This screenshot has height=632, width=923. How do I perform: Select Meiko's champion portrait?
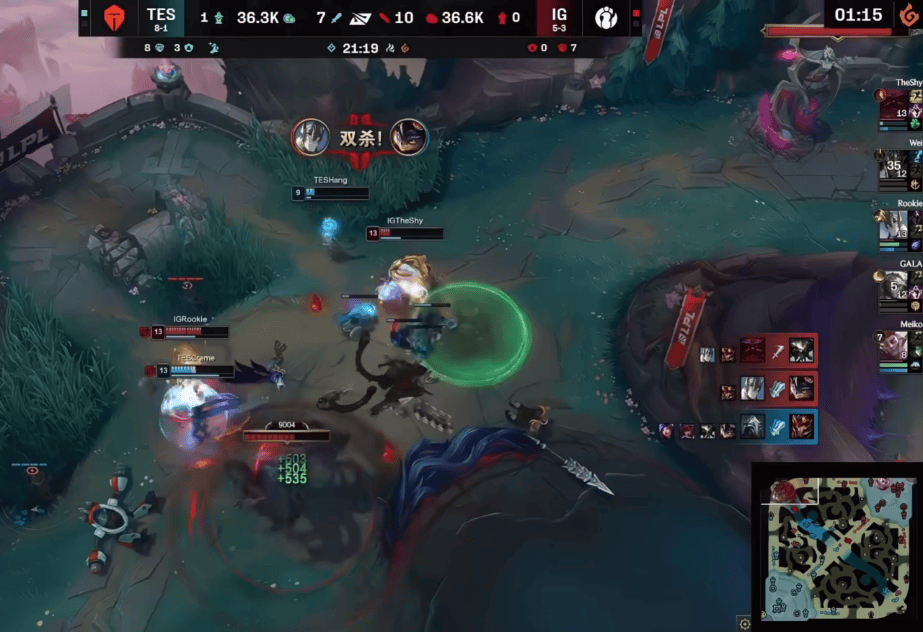pos(893,347)
